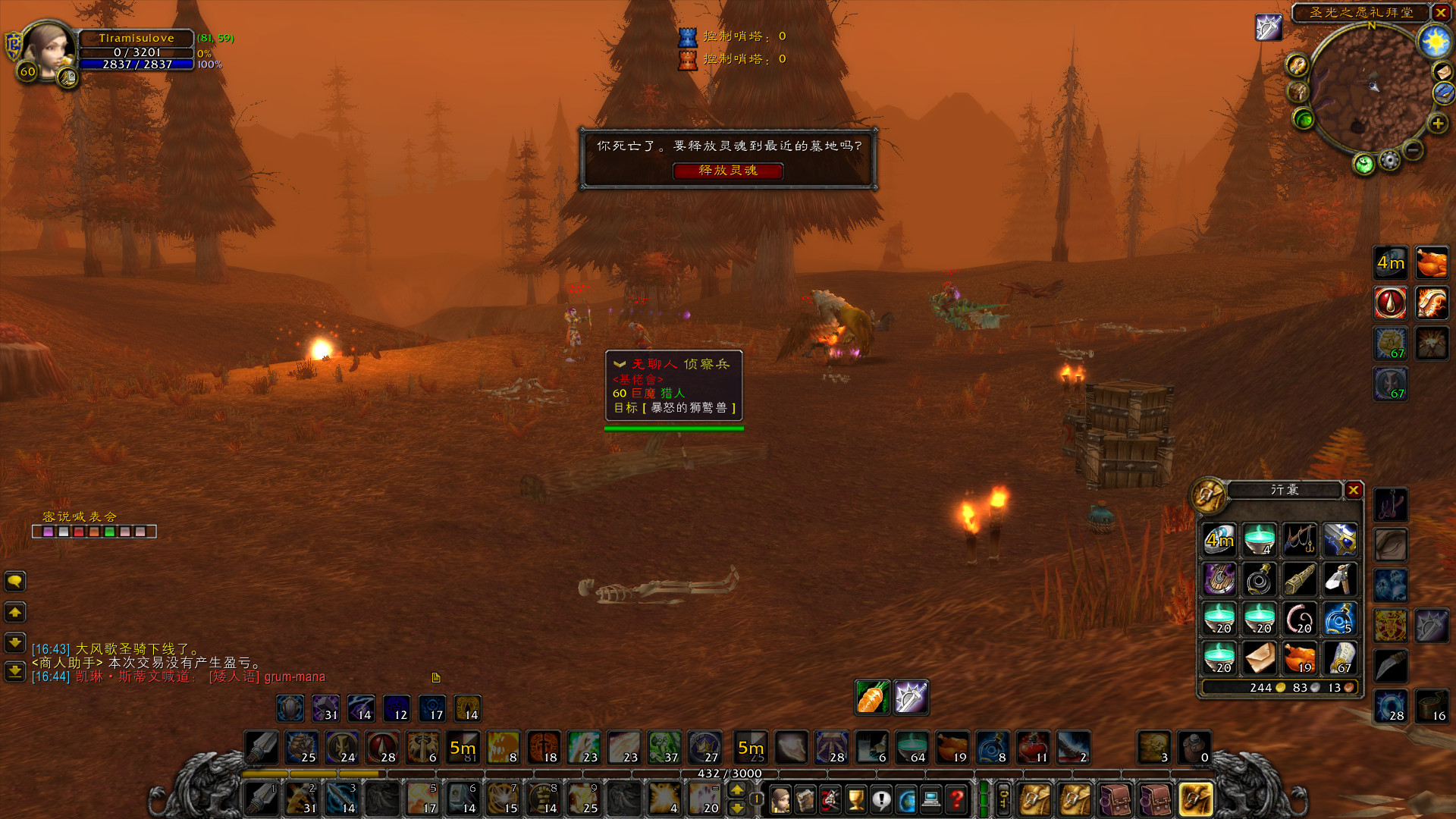The height and width of the screenshot is (819, 1456).
Task: Open the main menu computer icon
Action: [931, 799]
